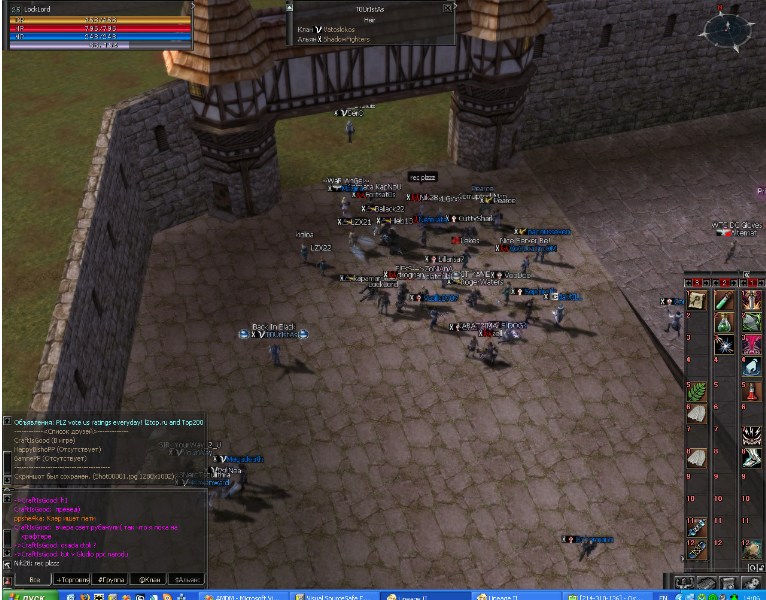Show the @Клан clan chat tab
Viewport: 766px width, 600px height.
150,579
